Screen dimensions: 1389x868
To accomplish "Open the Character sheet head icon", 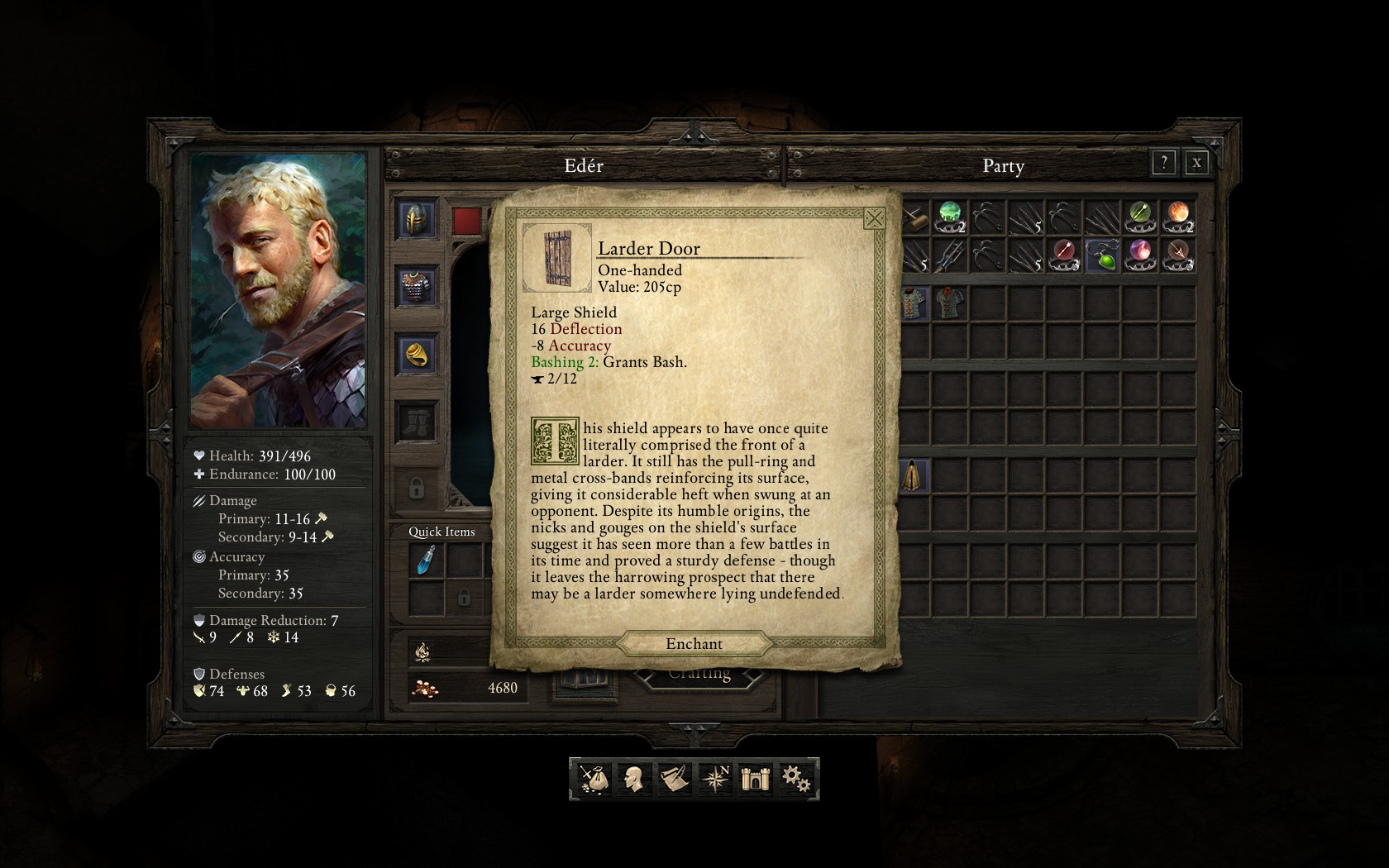I will (633, 778).
